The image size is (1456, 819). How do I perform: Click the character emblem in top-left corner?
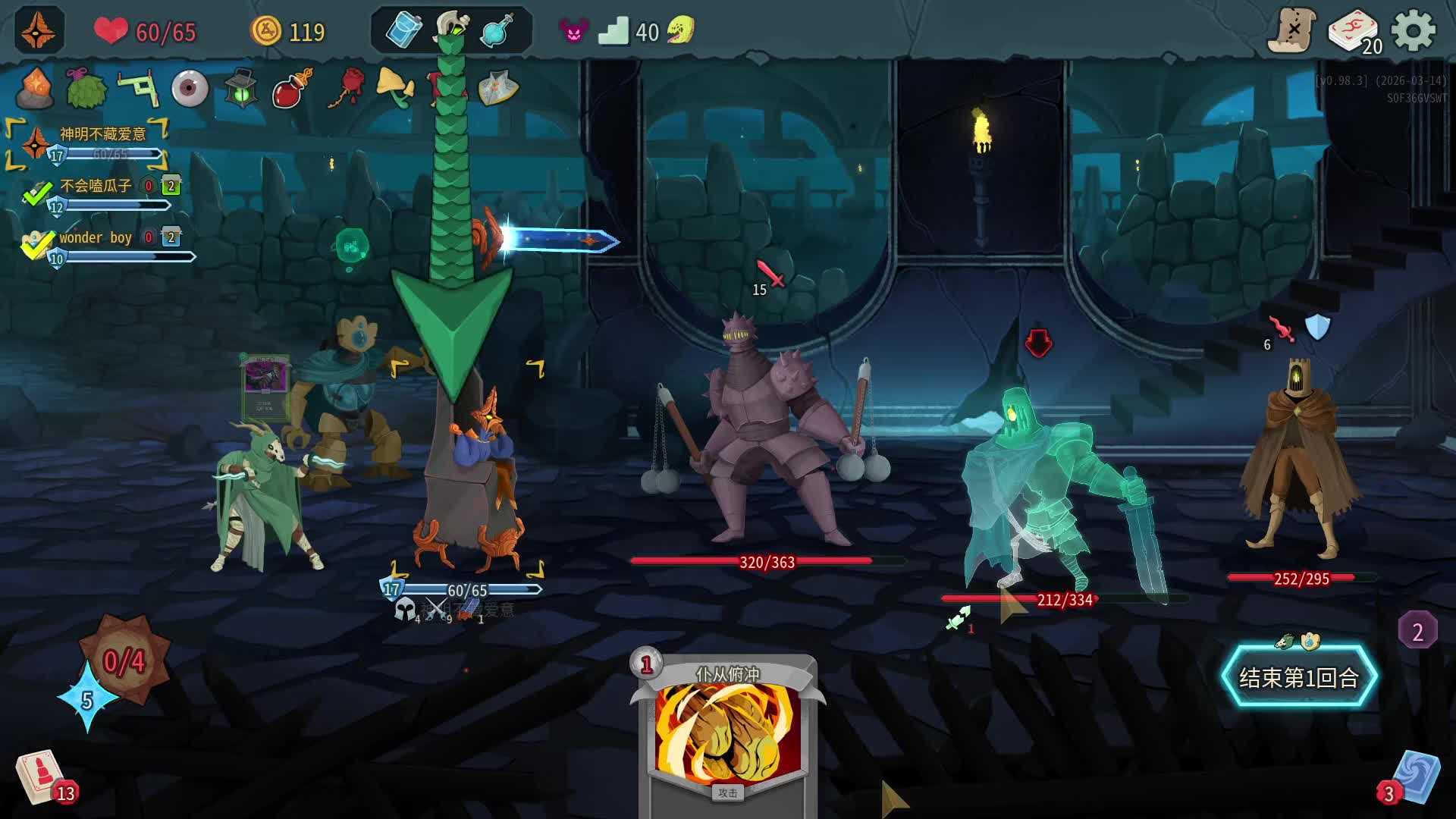tap(38, 30)
